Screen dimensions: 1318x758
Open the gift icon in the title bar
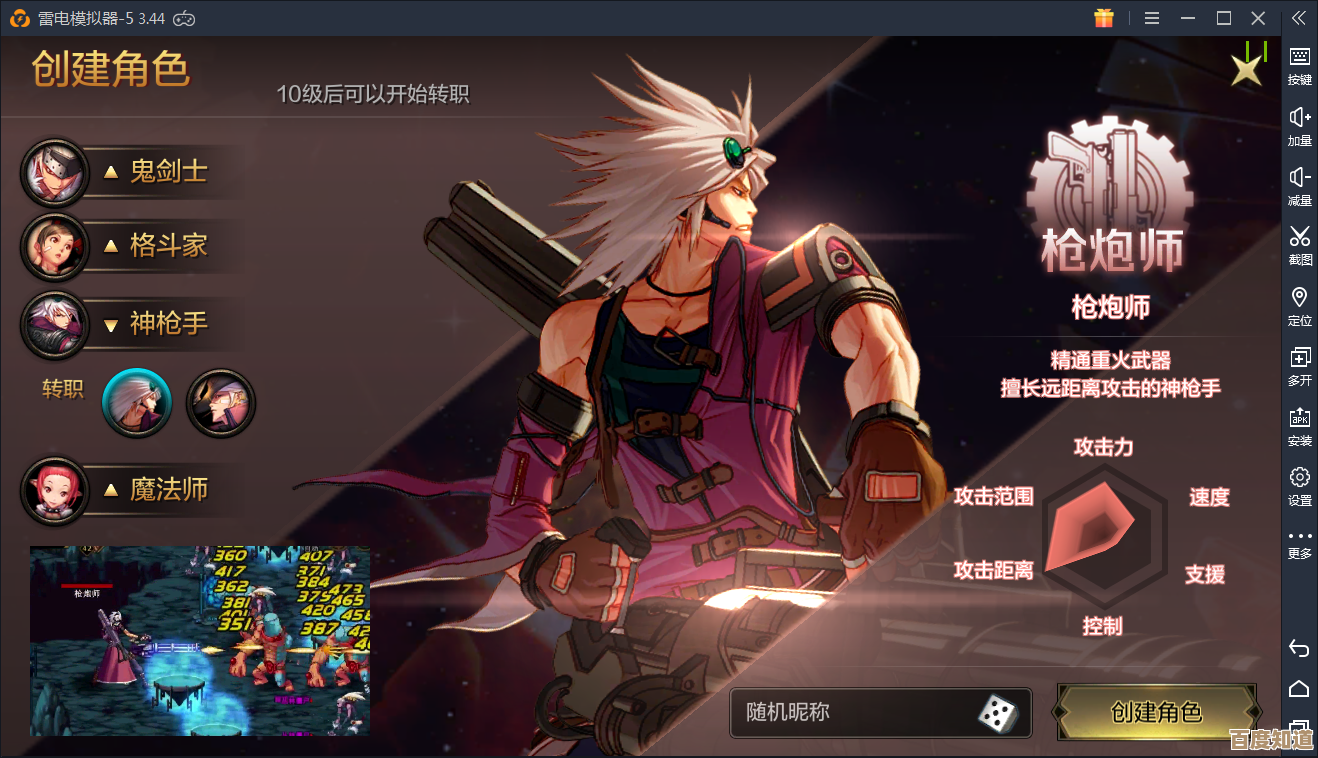click(1104, 17)
